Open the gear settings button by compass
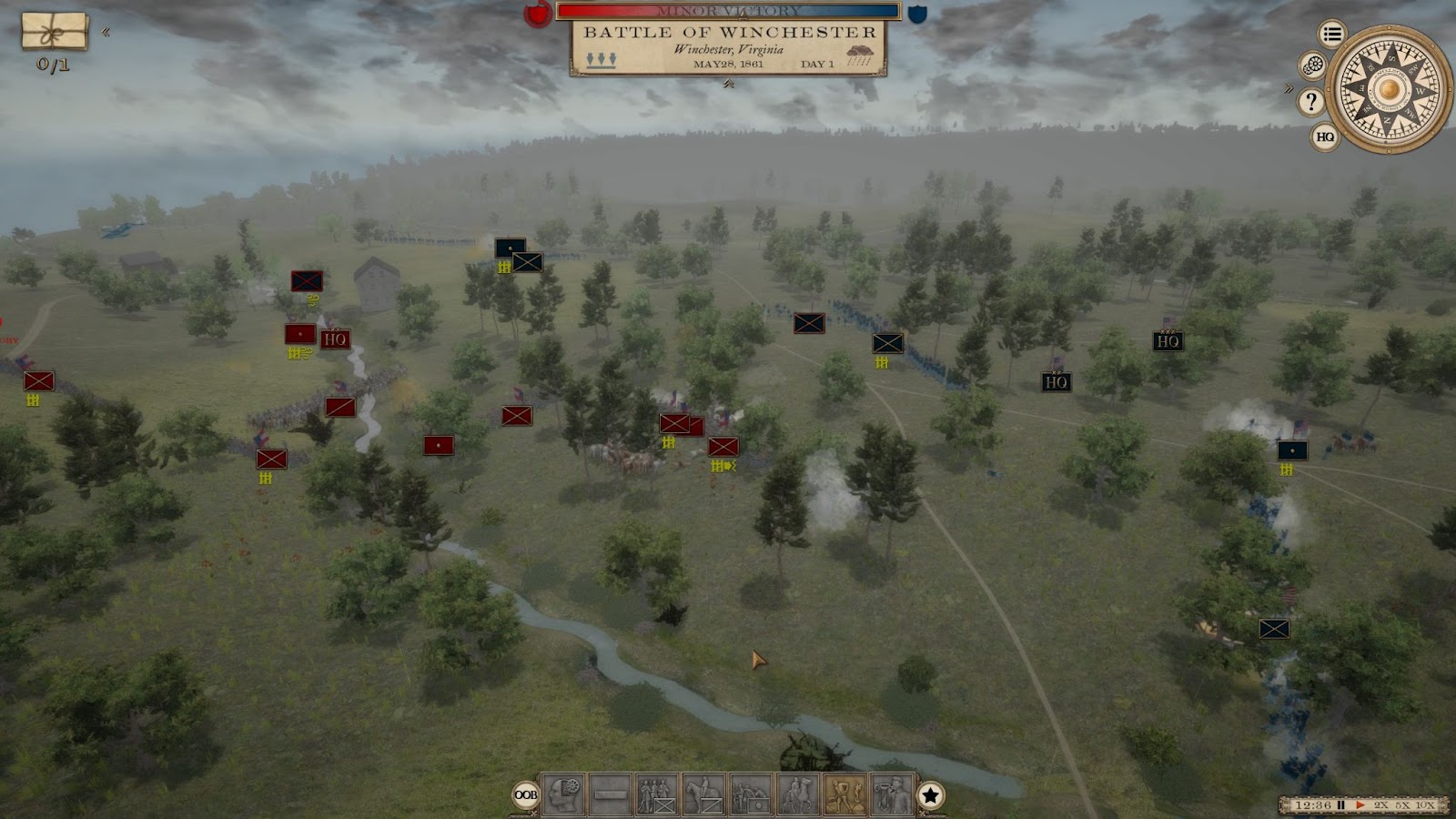 point(1312,66)
